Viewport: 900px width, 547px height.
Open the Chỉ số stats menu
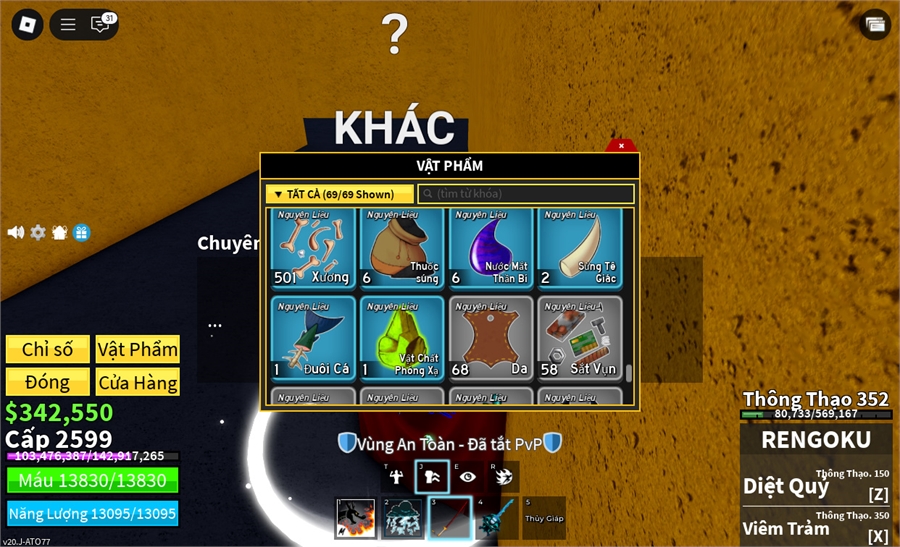pos(48,349)
